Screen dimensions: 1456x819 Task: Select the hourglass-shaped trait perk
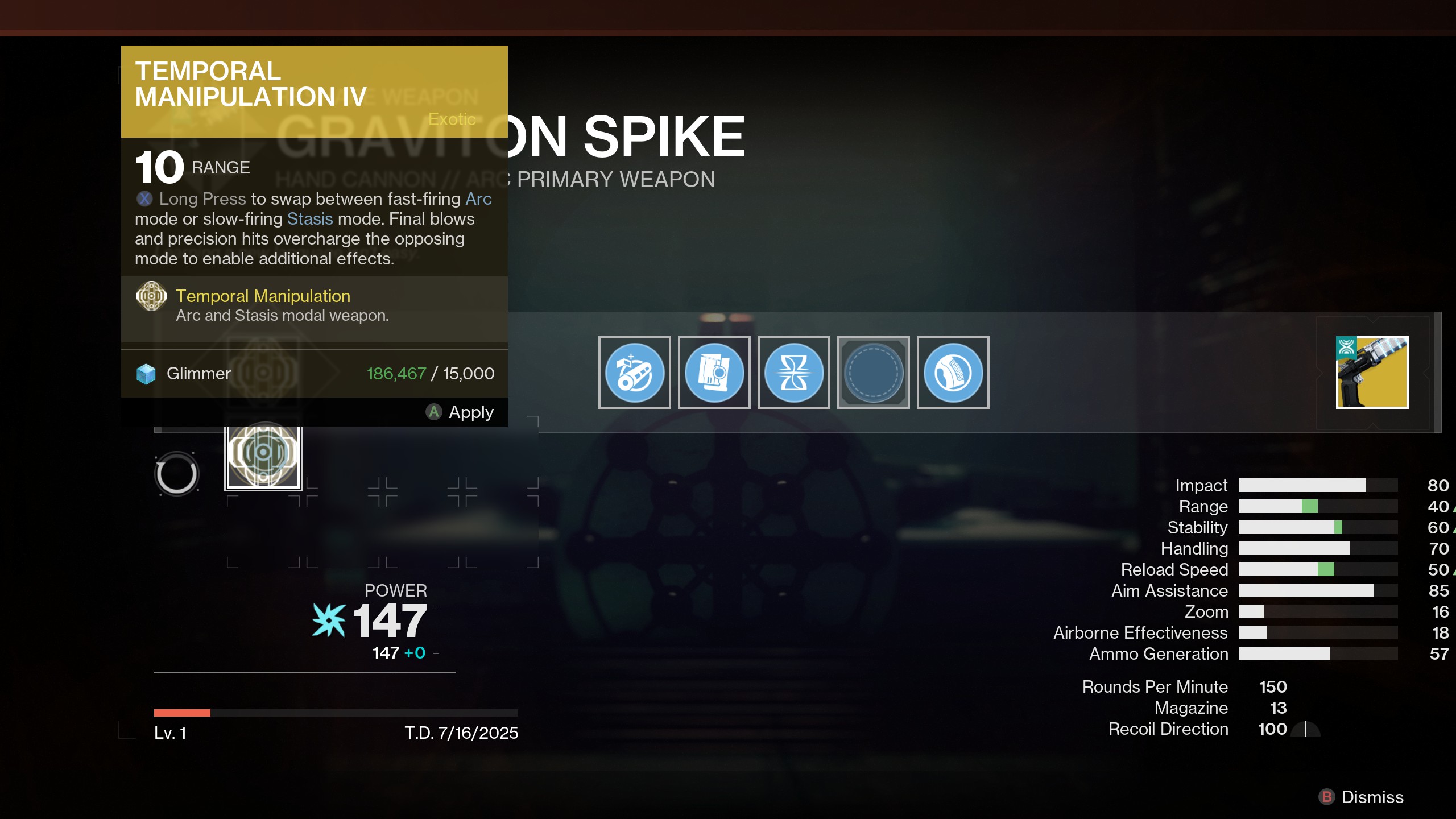(793, 373)
